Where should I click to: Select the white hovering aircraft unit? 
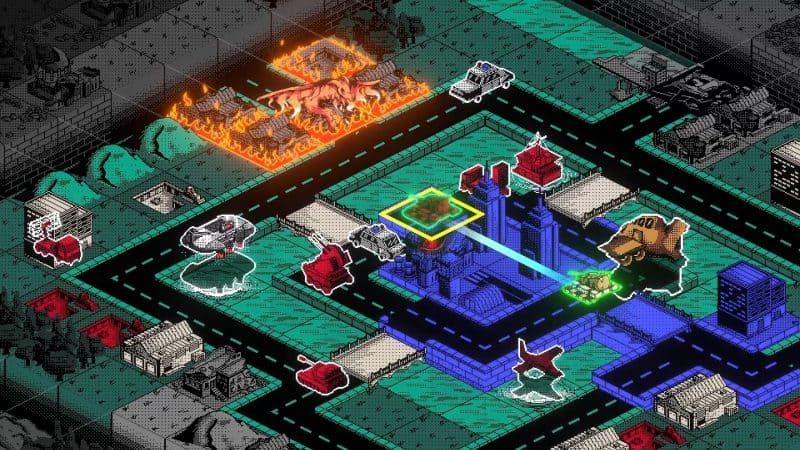point(216,238)
